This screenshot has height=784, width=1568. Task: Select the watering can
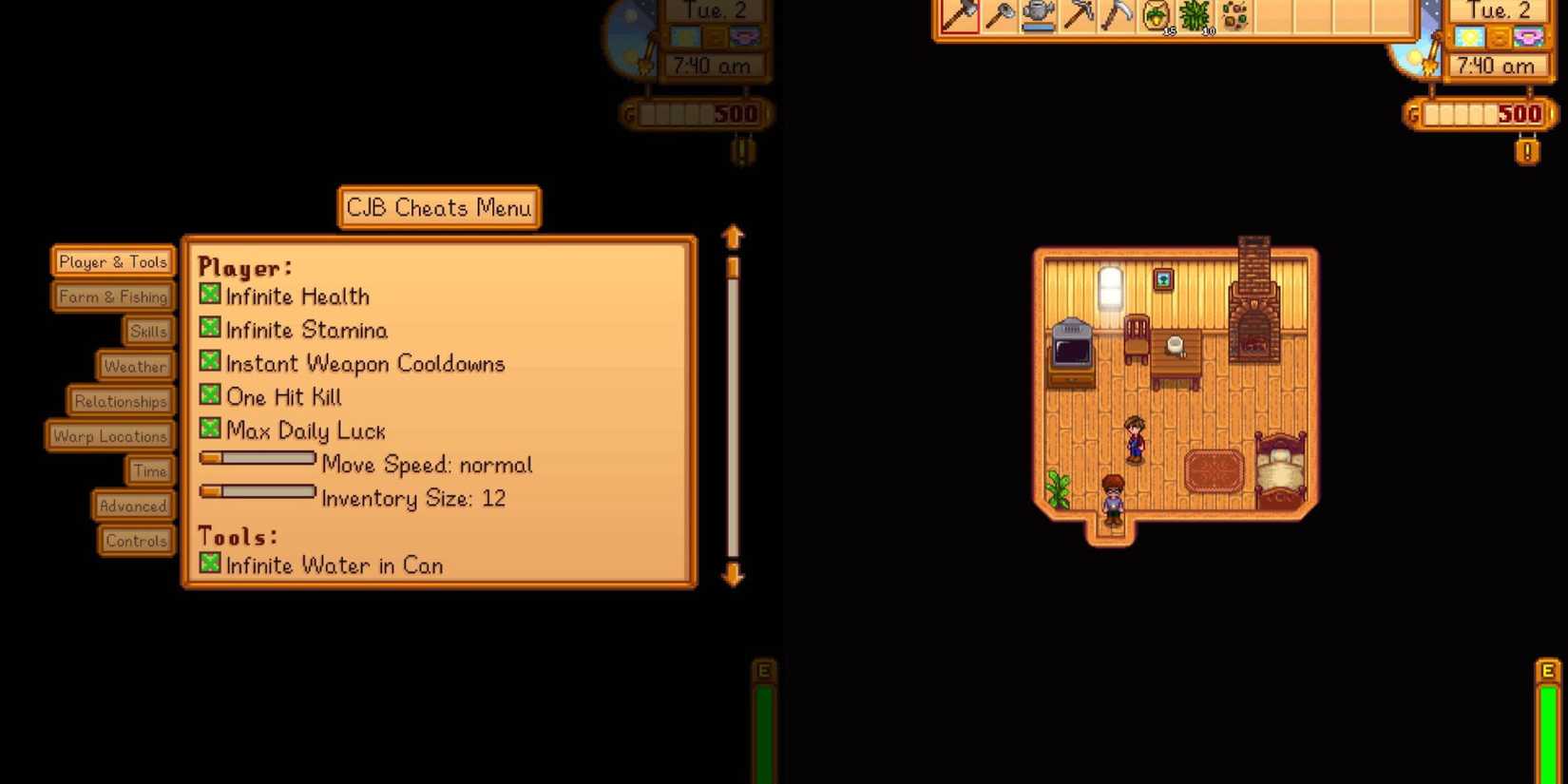pyautogui.click(x=1038, y=14)
